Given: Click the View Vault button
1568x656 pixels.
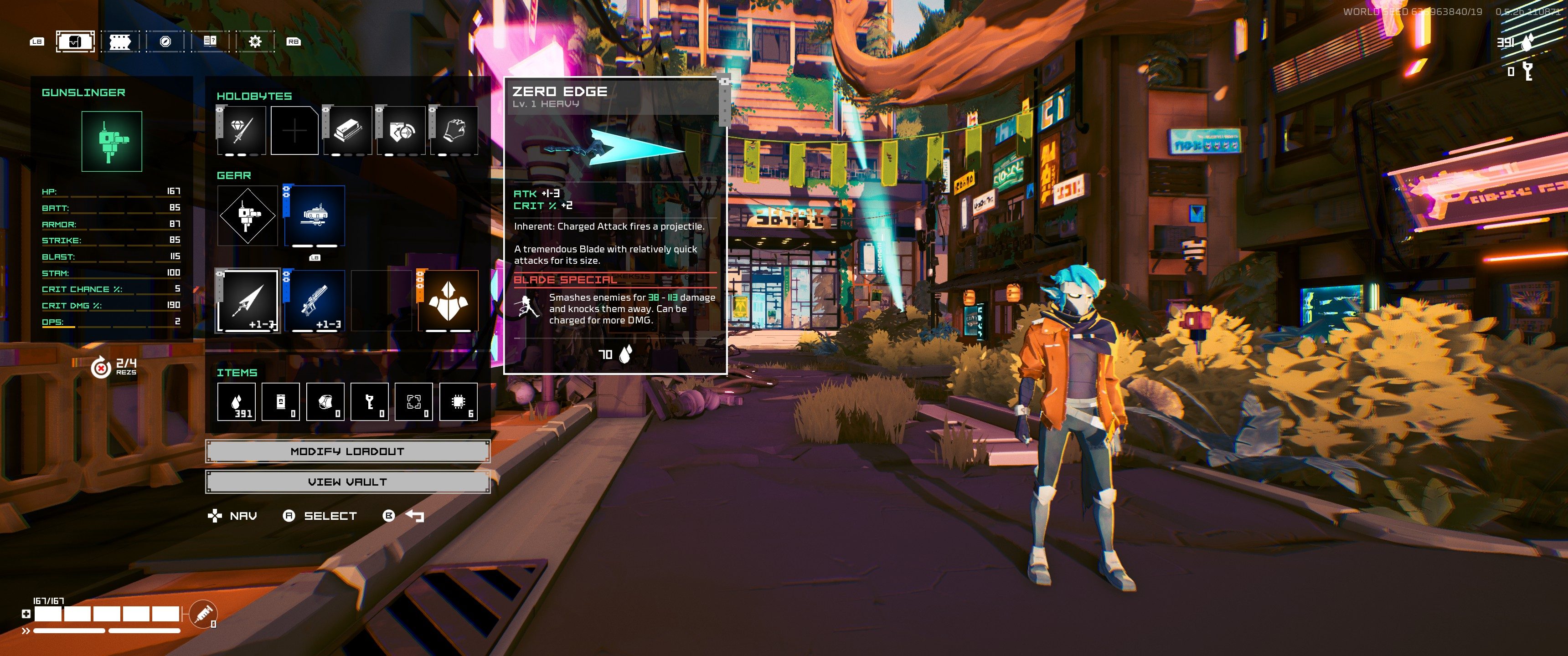Looking at the screenshot, I should pos(348,482).
